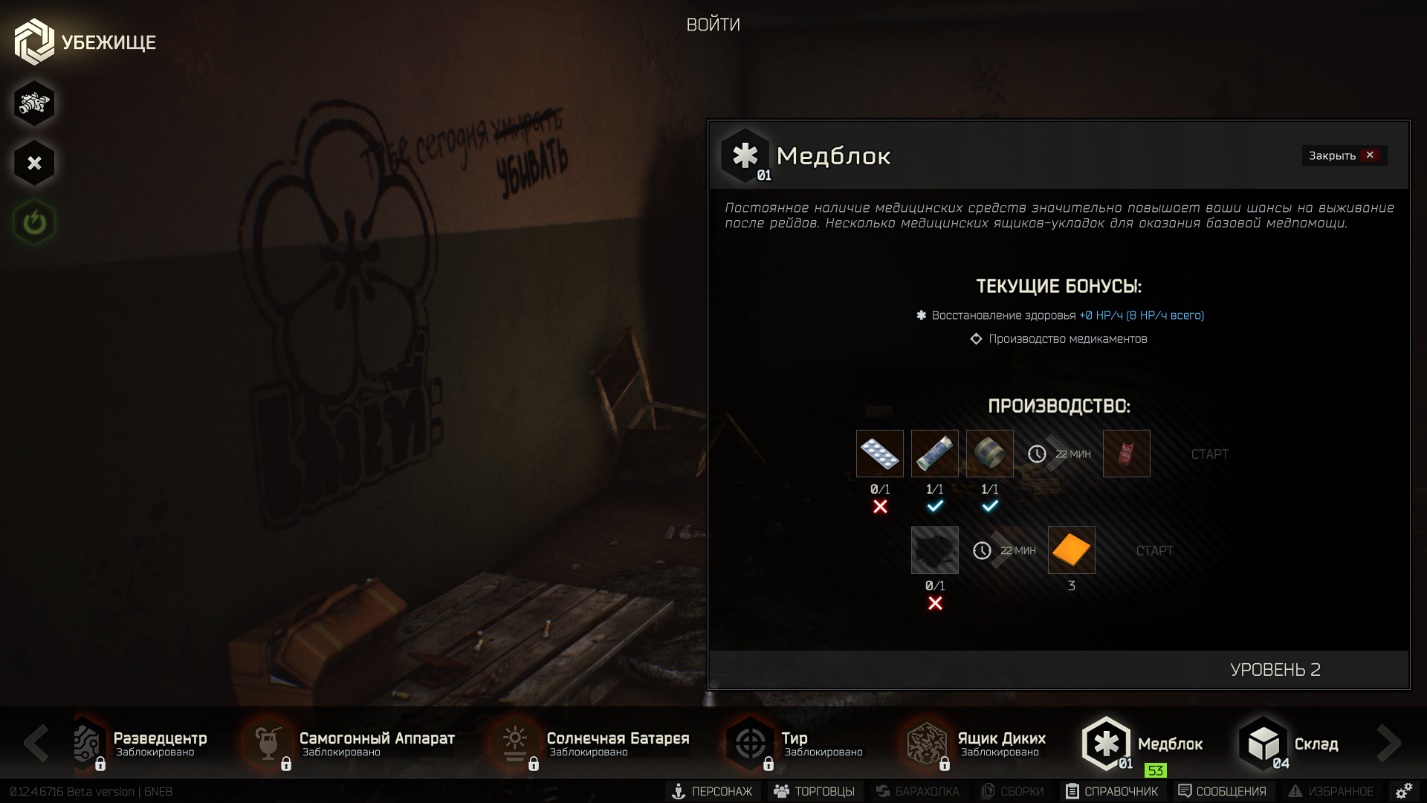
Task: Select the Самогонный Аппарат module icon
Action: point(267,744)
